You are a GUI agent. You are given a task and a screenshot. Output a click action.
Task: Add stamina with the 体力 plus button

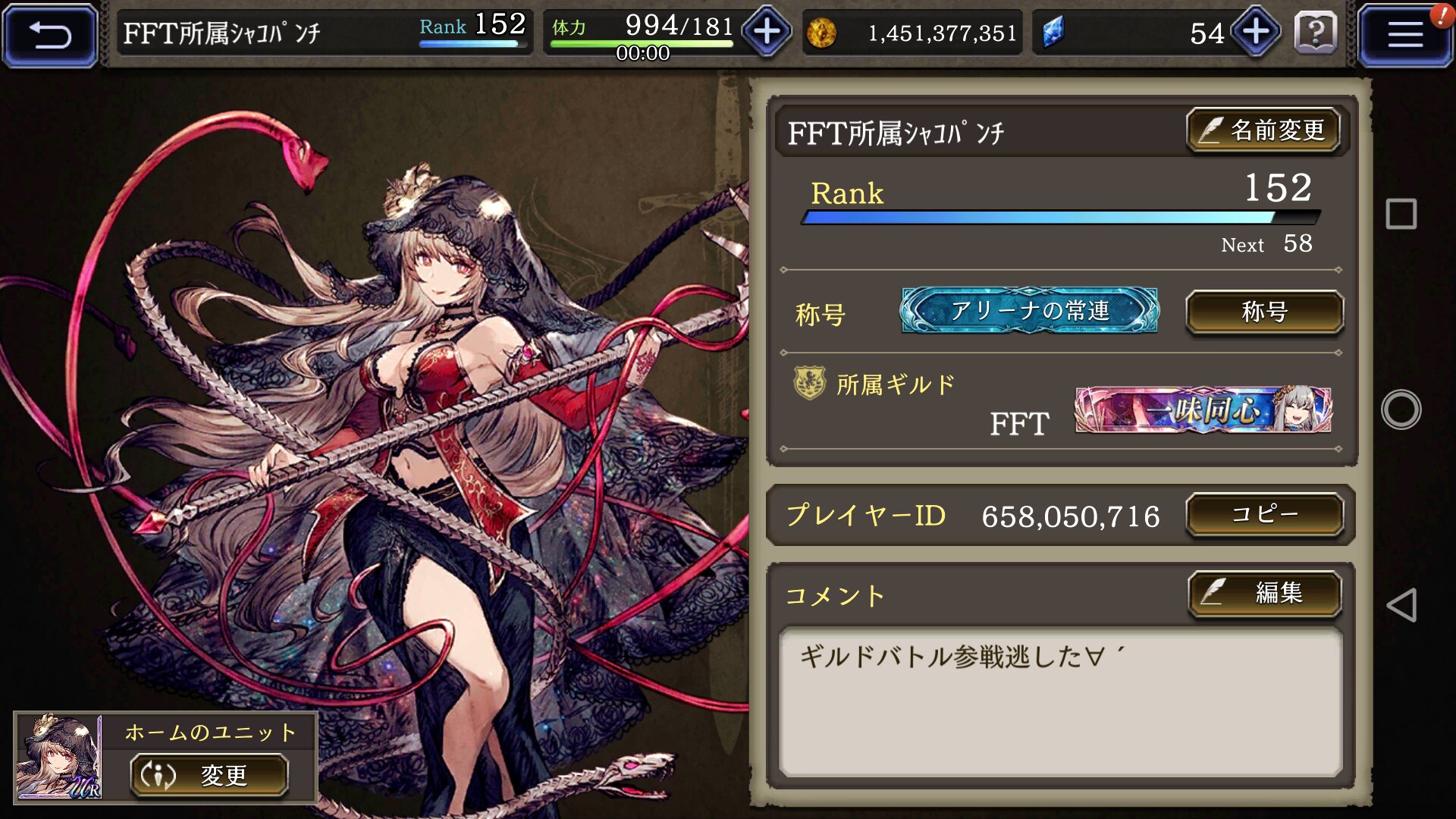[x=767, y=32]
